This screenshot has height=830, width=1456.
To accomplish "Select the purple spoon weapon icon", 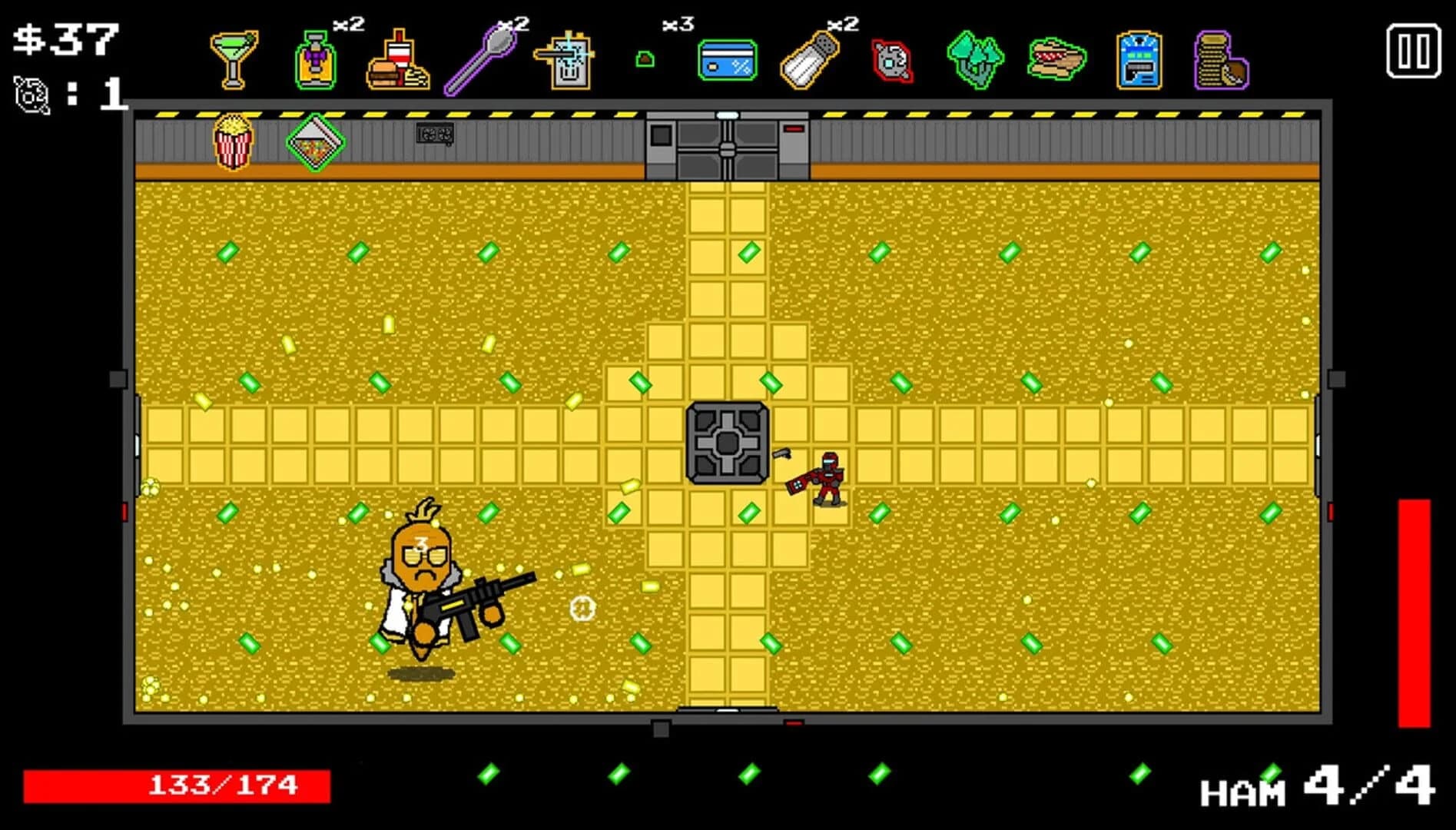I will (x=480, y=58).
